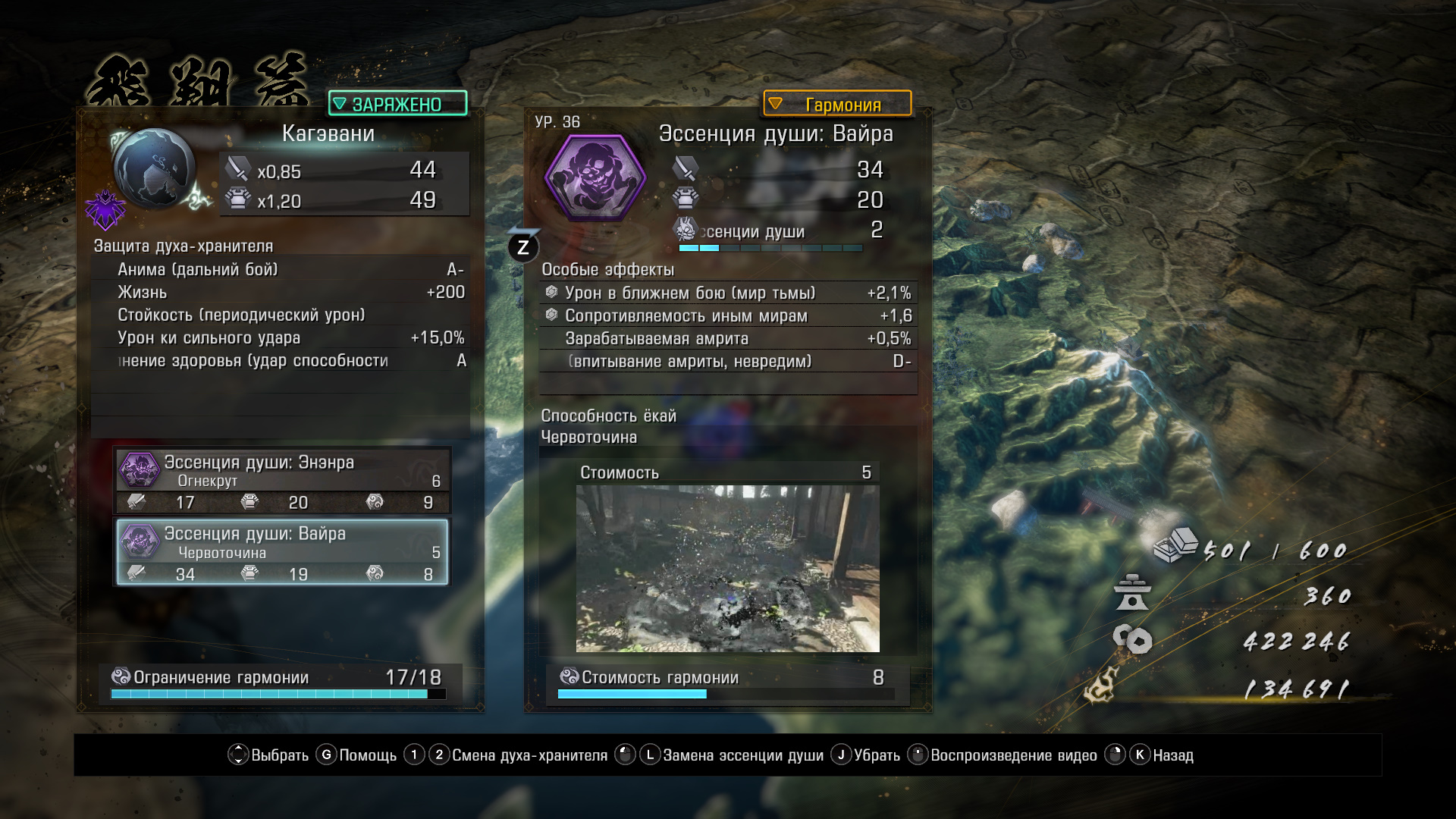Select the purple Вайра soul core icon
Screen dimensions: 1456x819
click(x=595, y=178)
